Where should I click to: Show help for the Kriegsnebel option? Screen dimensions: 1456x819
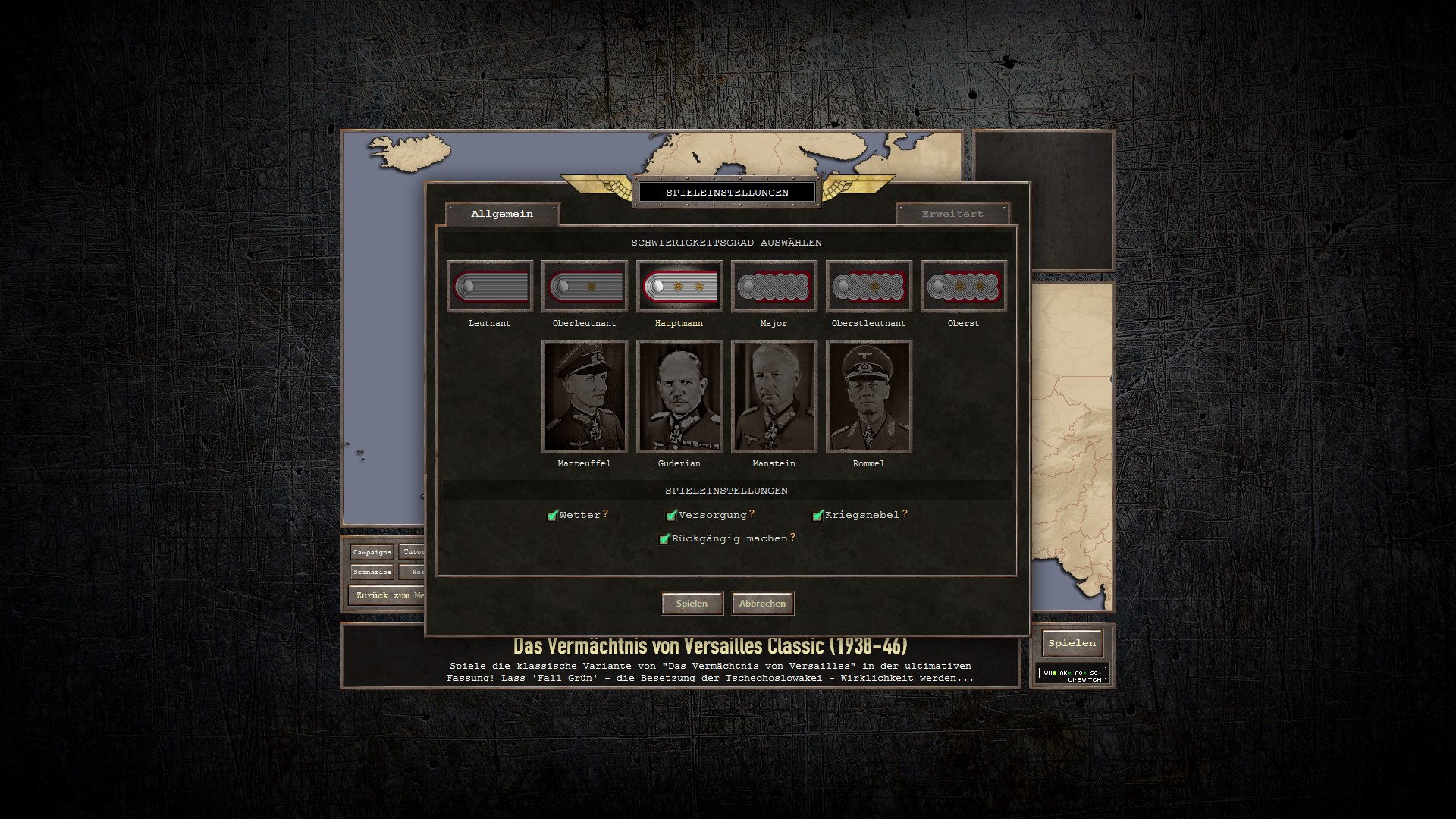(x=905, y=513)
